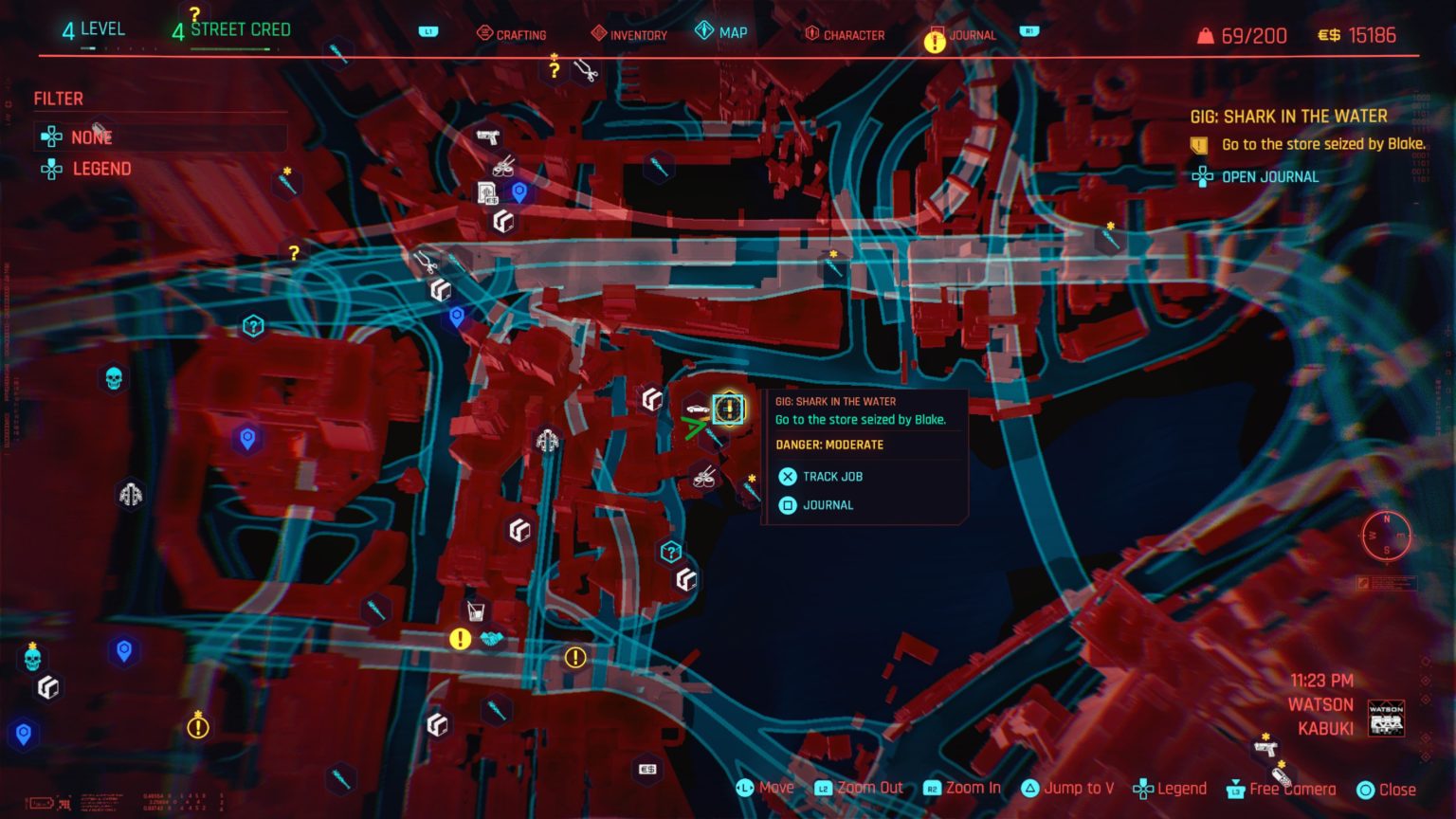
Task: Select the food vendor bowl icon below the gig
Action: 704,478
